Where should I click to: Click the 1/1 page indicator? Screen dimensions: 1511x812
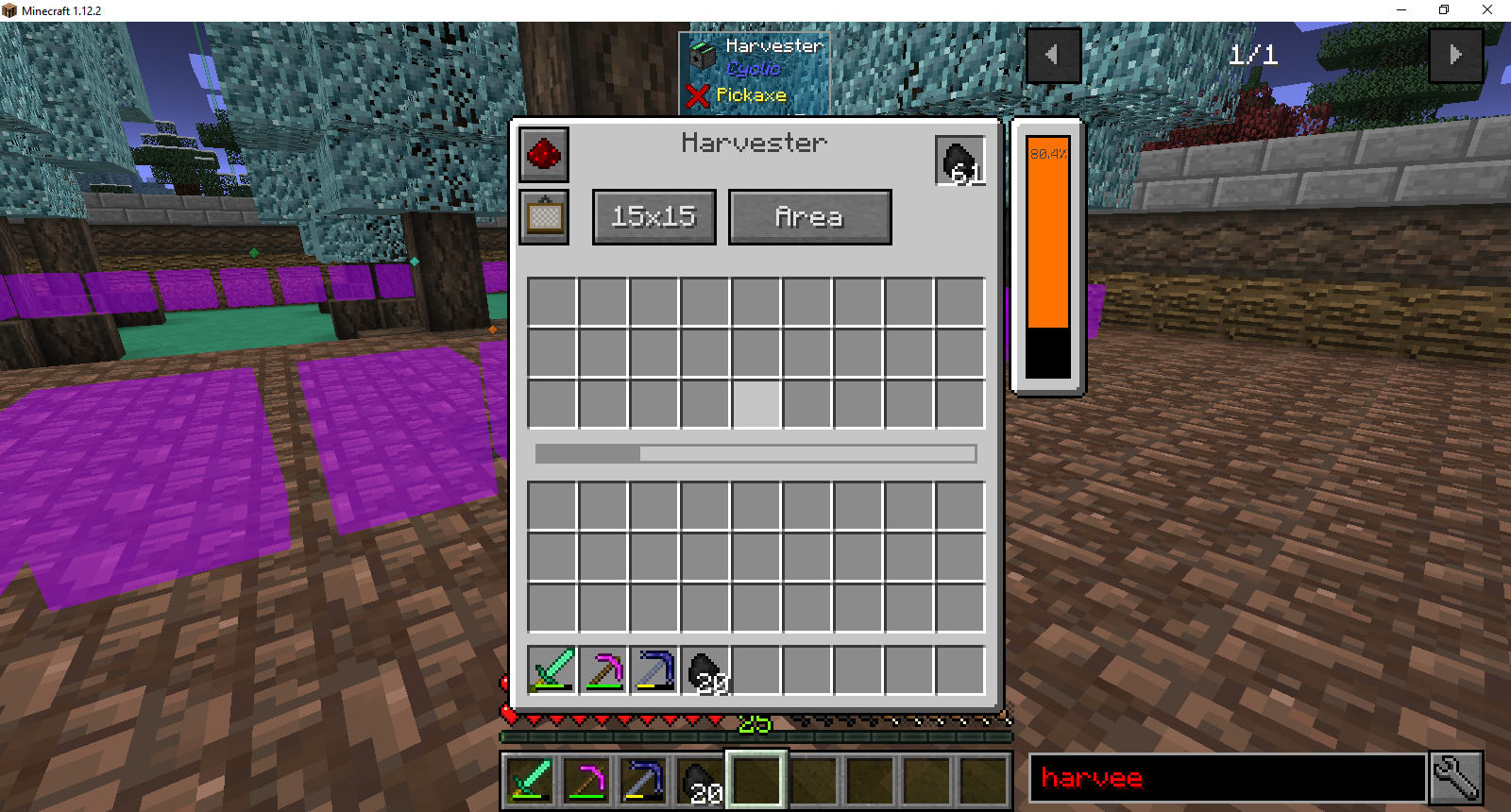1253,54
